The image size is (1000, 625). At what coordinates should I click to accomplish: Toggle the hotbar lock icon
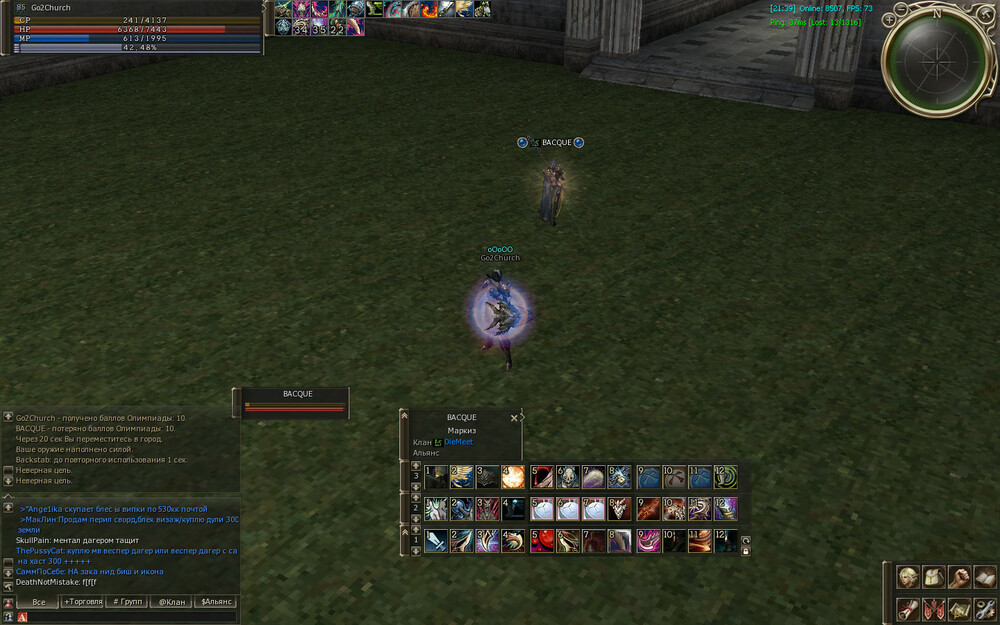pos(745,550)
